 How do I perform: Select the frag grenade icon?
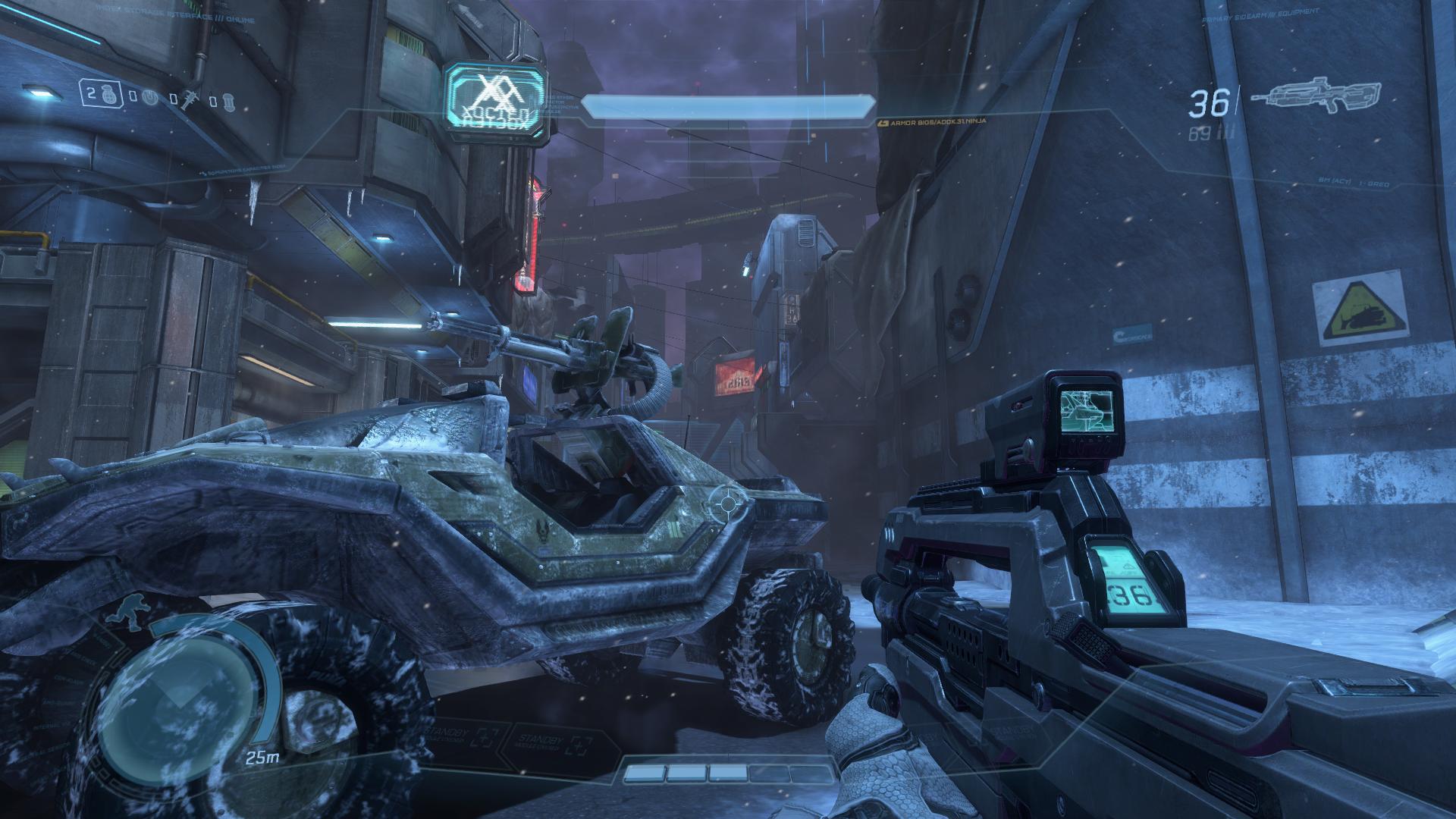(108, 96)
